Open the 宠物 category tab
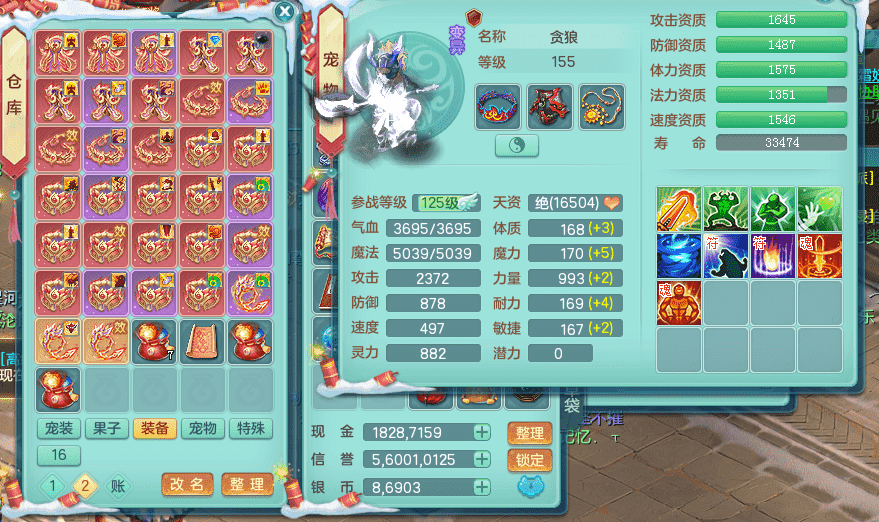The height and width of the screenshot is (522, 879). tap(202, 429)
